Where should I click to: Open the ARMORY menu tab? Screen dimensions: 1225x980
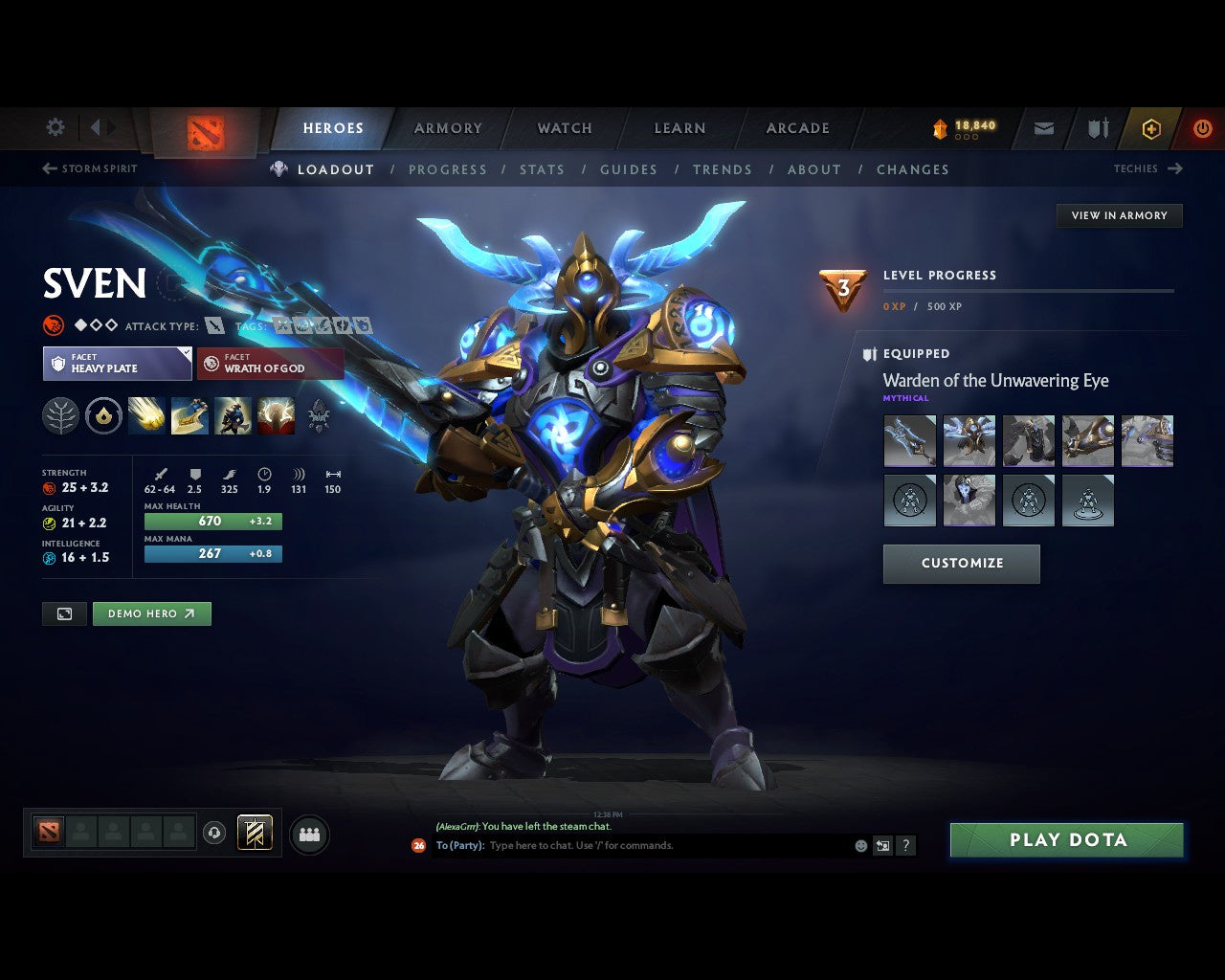[447, 128]
